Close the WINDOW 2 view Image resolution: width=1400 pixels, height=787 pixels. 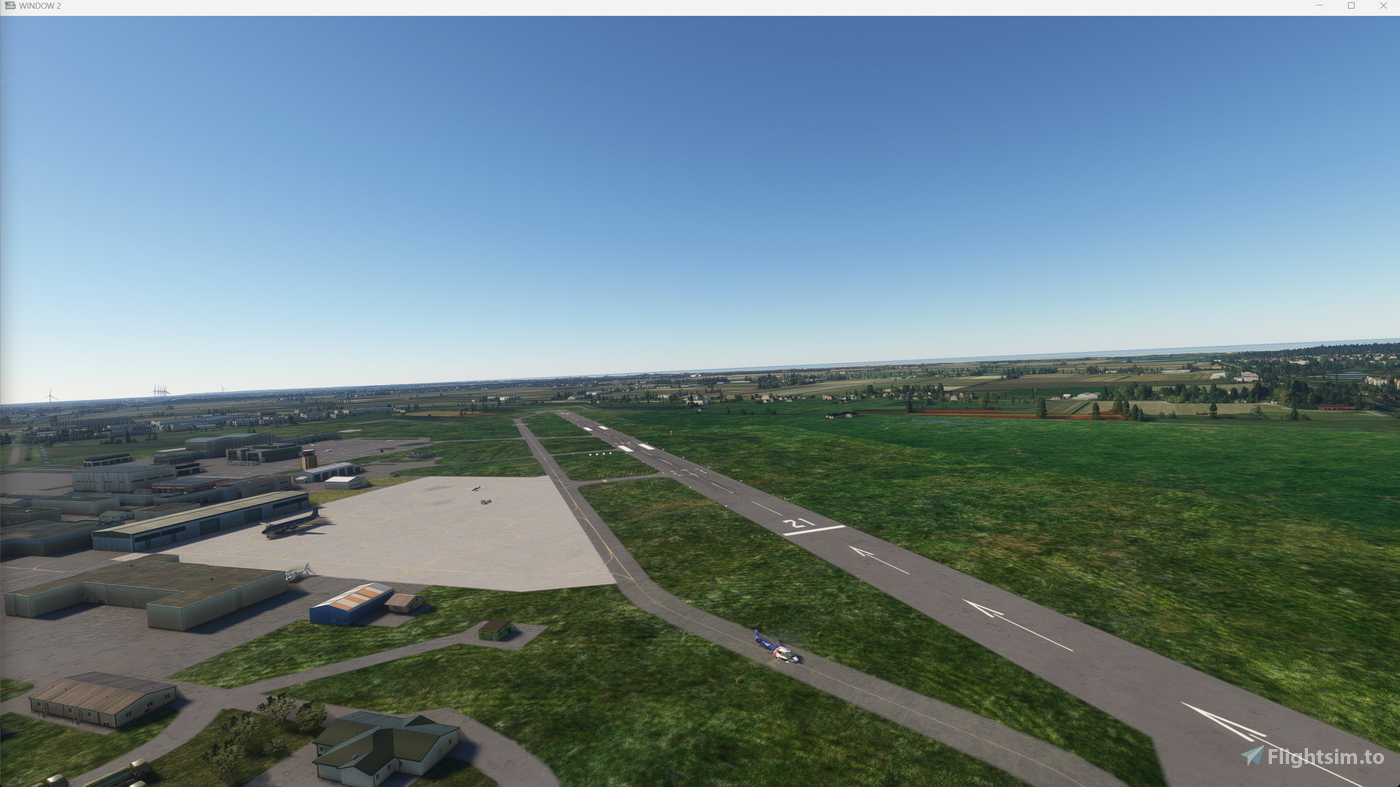1382,4
